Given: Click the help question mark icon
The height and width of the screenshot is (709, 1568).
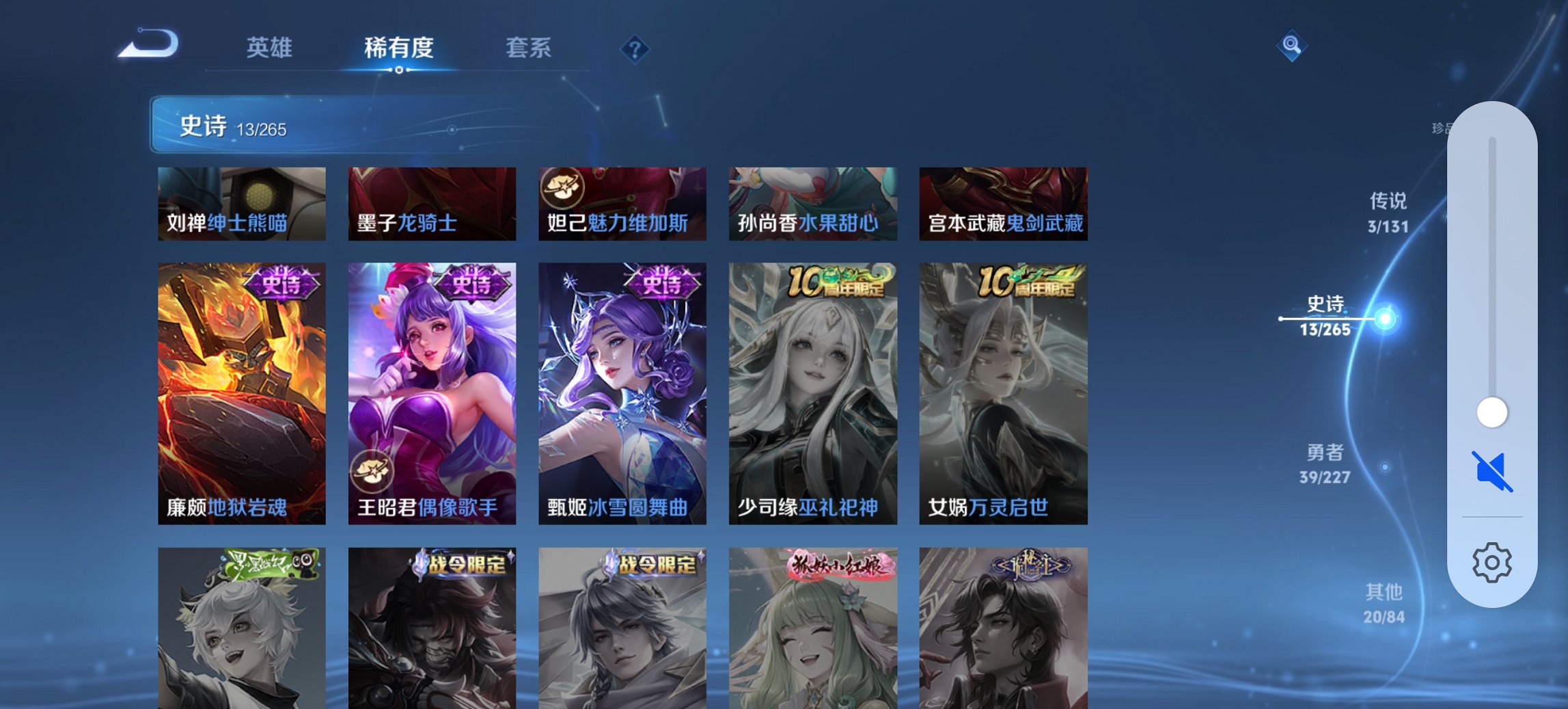Looking at the screenshot, I should [x=635, y=48].
